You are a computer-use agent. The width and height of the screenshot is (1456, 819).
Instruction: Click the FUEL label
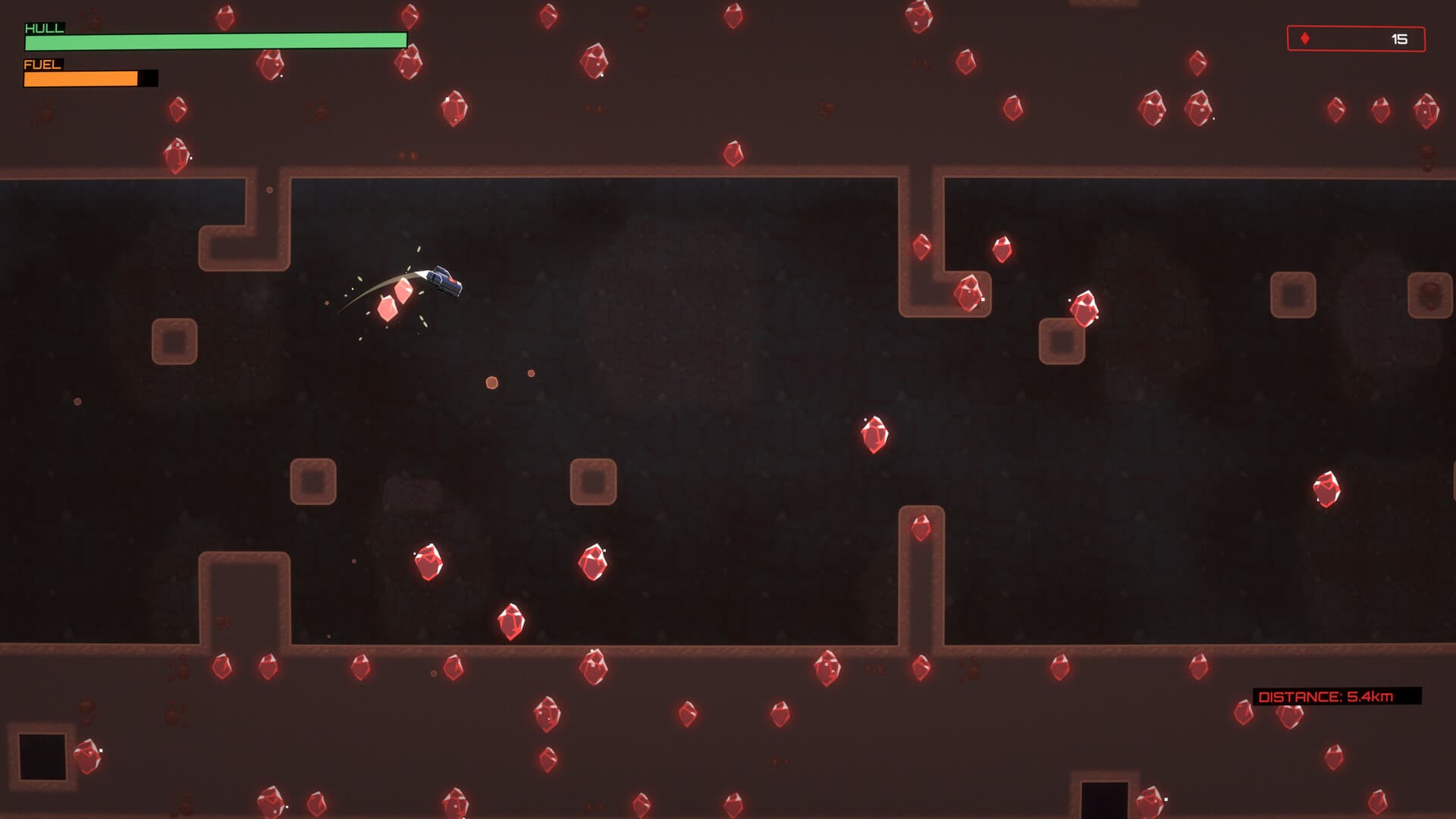[x=42, y=66]
